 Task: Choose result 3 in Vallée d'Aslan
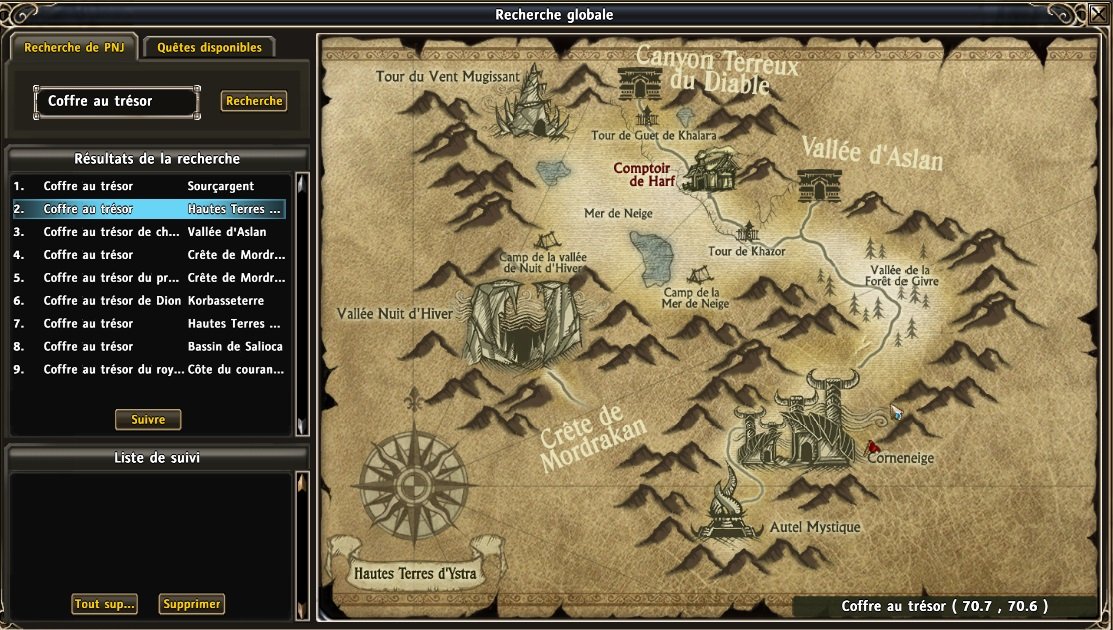[150, 232]
